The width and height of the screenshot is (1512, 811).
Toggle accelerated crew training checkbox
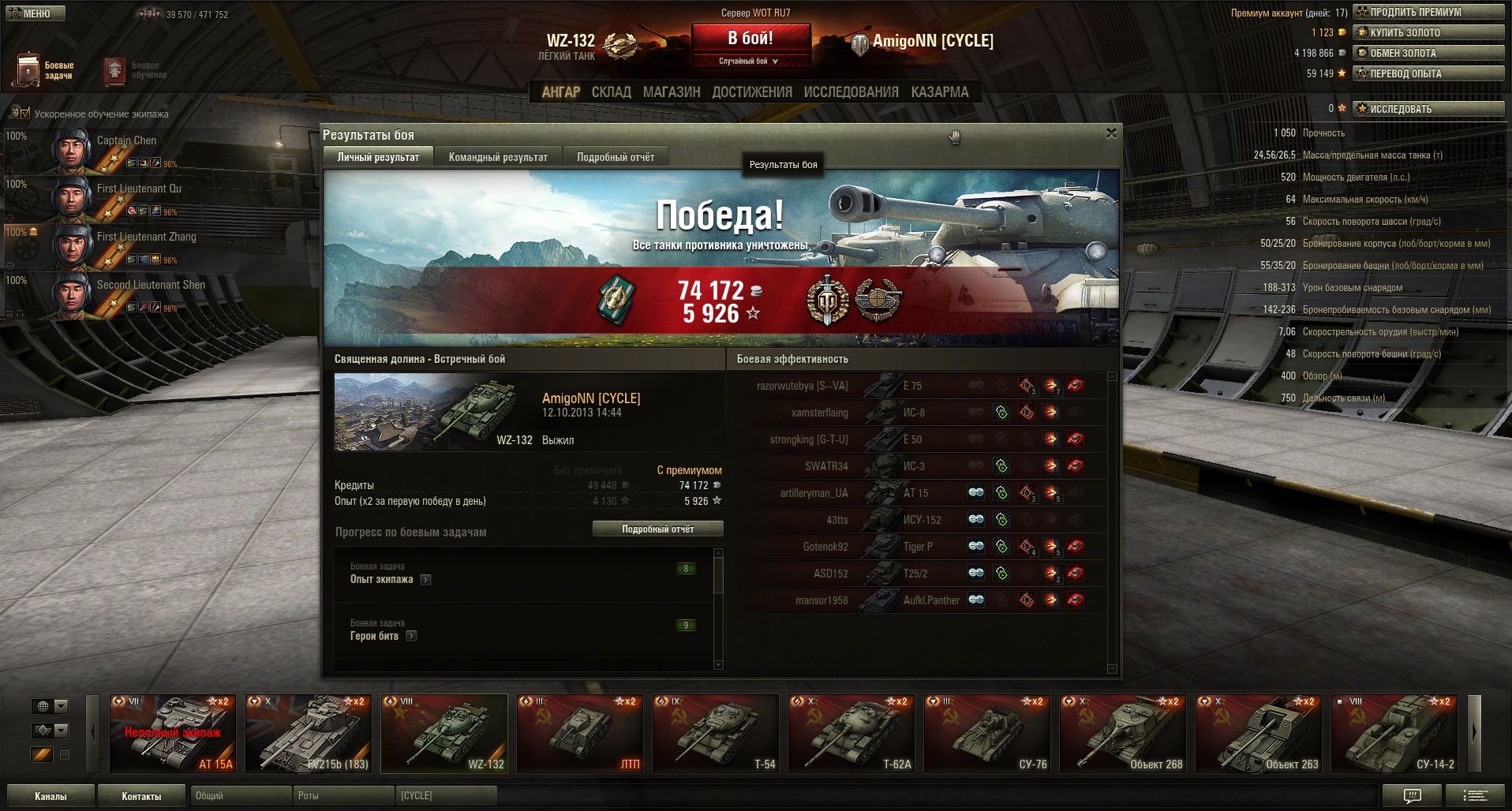click(23, 114)
